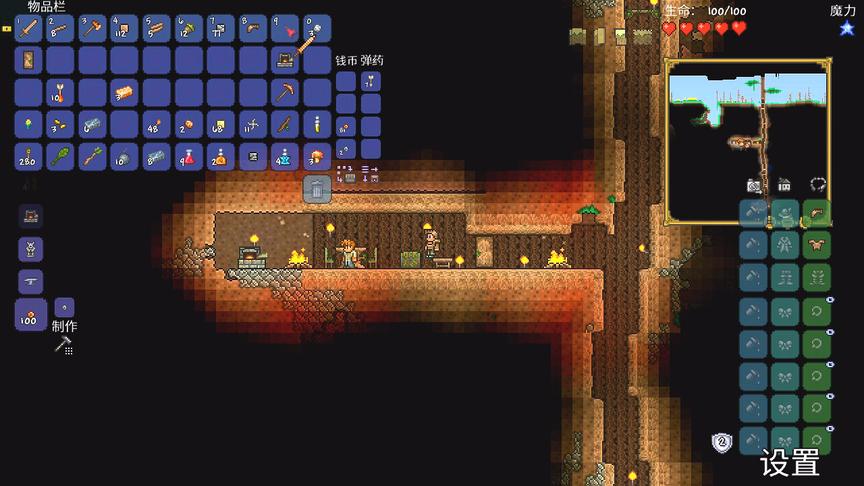Viewport: 864px width, 486px height.
Task: Click the defense shield icon
Action: coord(721,441)
